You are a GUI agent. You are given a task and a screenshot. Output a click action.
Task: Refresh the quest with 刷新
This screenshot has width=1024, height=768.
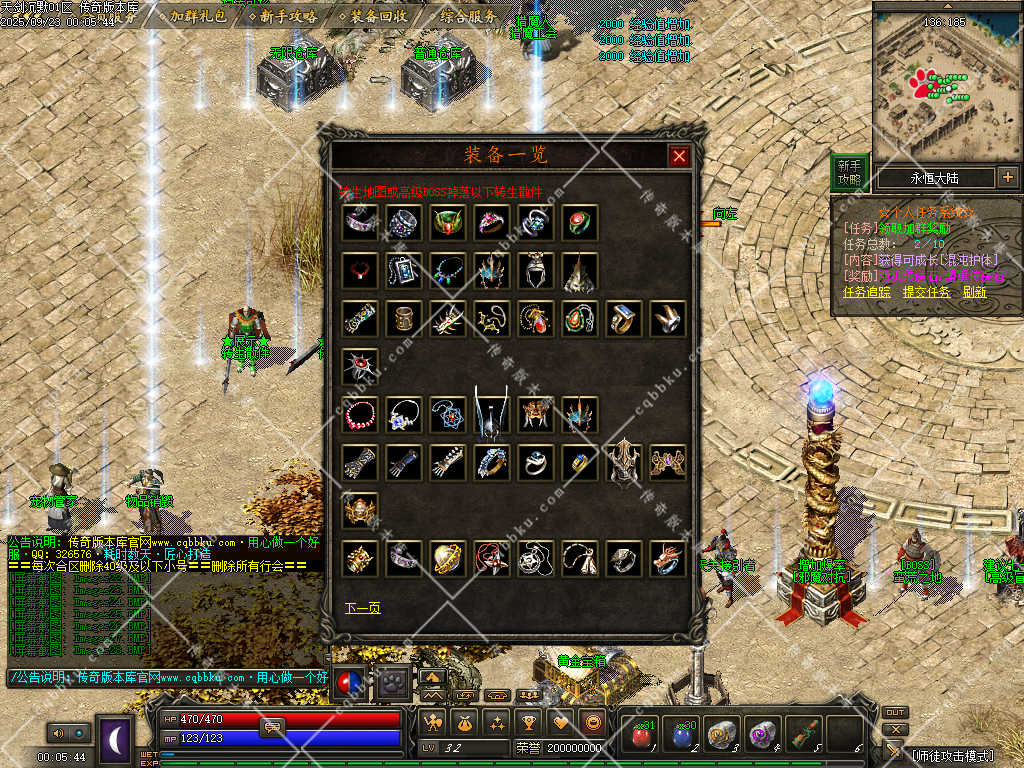click(x=974, y=292)
